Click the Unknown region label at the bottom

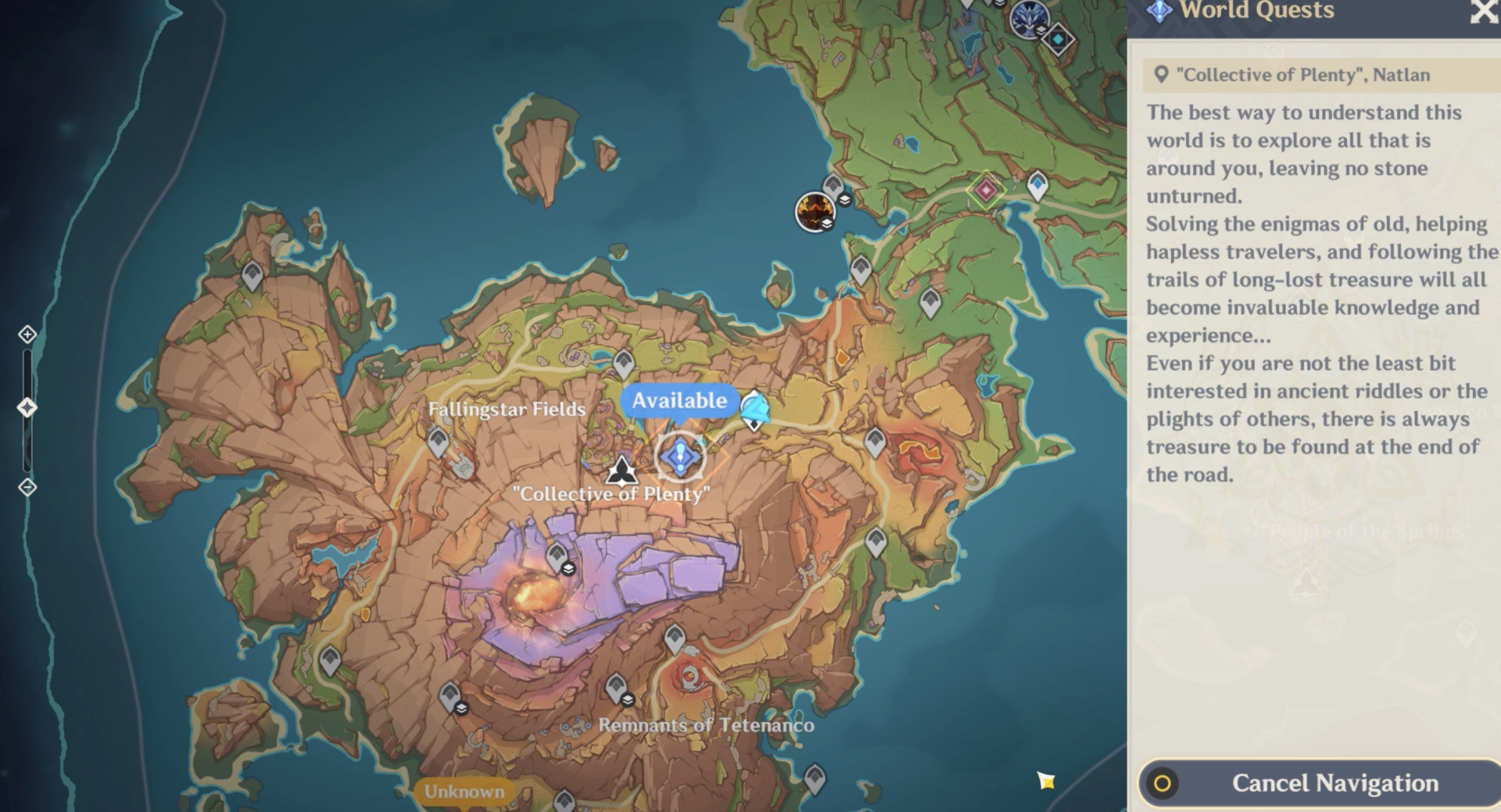point(463,790)
